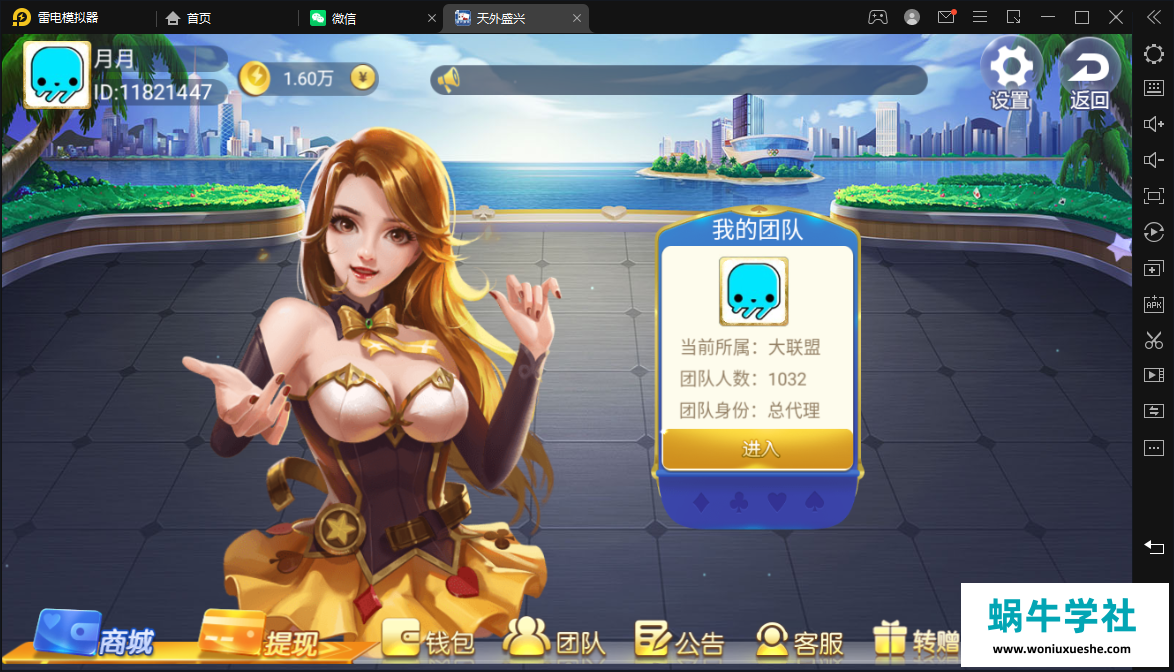The height and width of the screenshot is (672, 1174).
Task: Open the 团队 team menu
Action: [555, 640]
